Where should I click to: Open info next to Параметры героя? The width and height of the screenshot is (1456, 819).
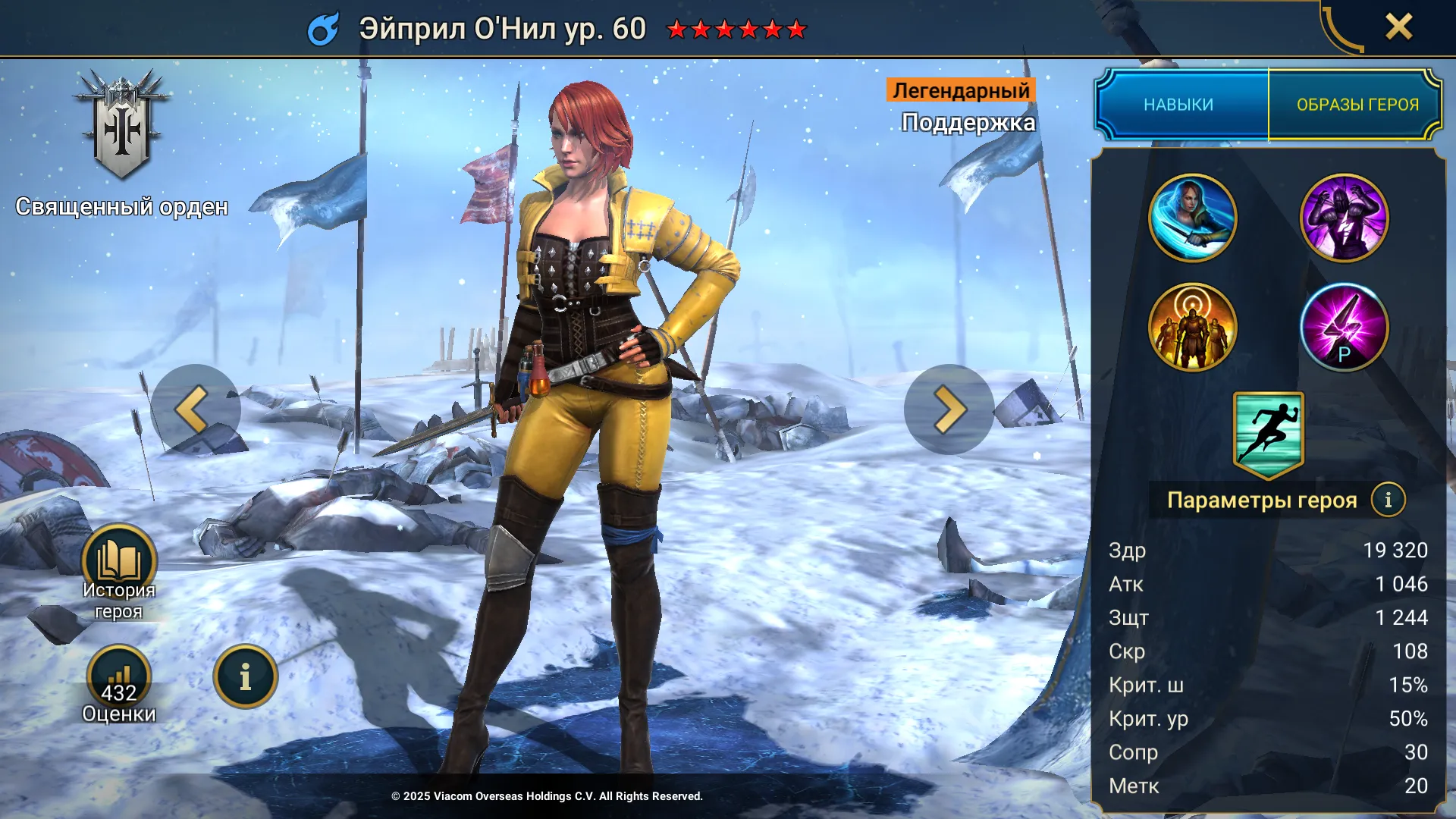tap(1388, 500)
